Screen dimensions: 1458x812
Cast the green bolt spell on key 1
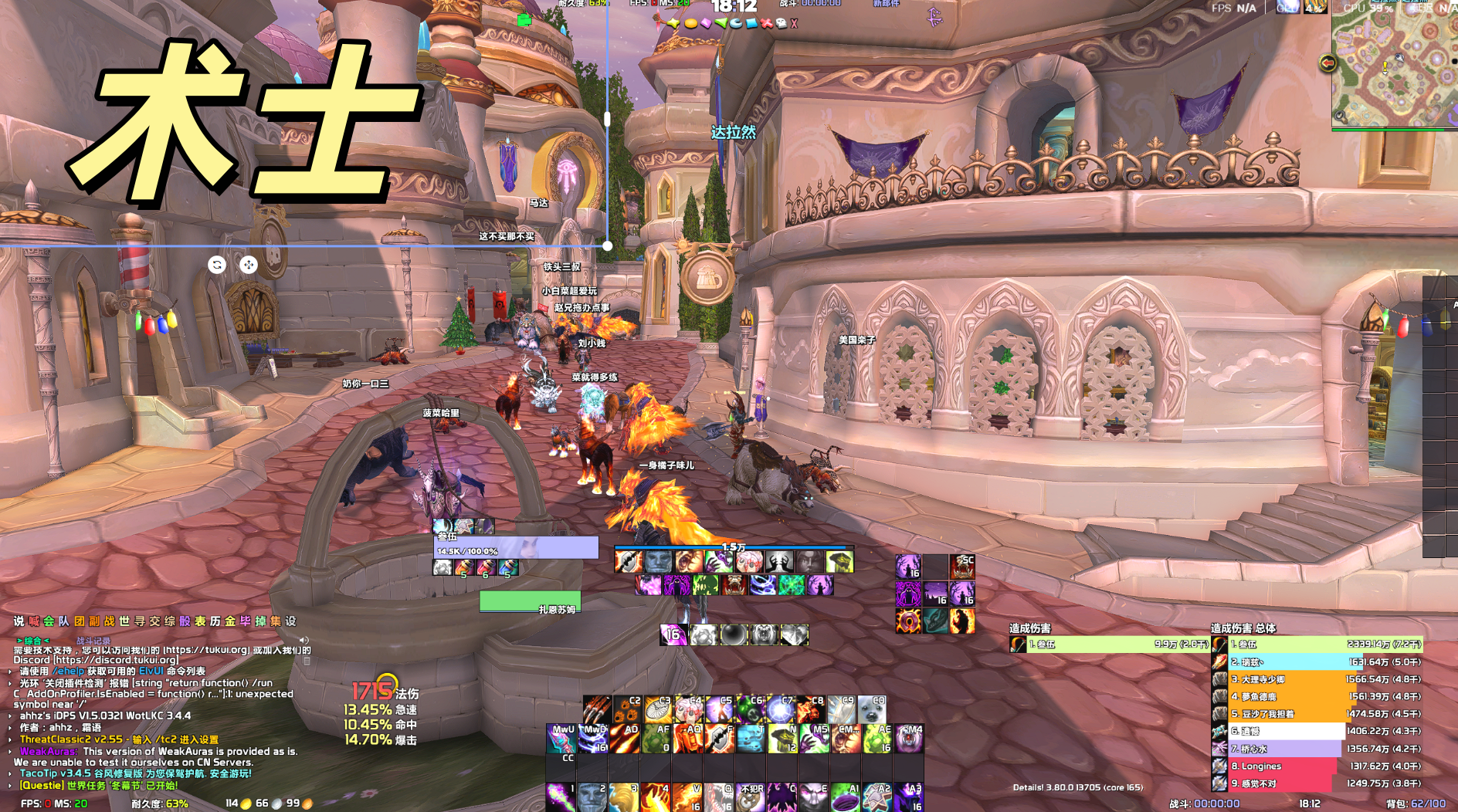point(561,797)
